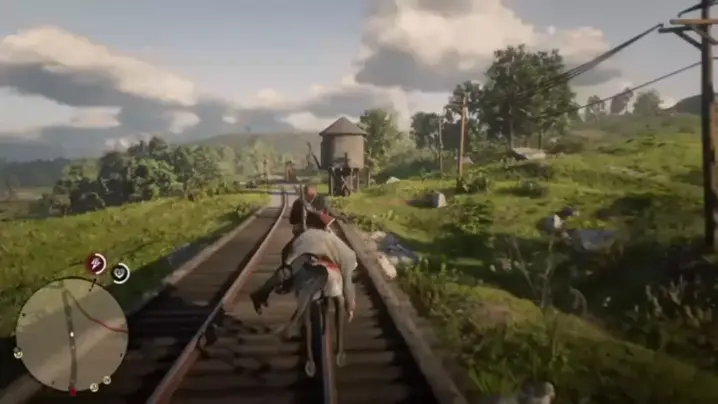Select the heart health core icon
The height and width of the screenshot is (404, 718).
120,272
